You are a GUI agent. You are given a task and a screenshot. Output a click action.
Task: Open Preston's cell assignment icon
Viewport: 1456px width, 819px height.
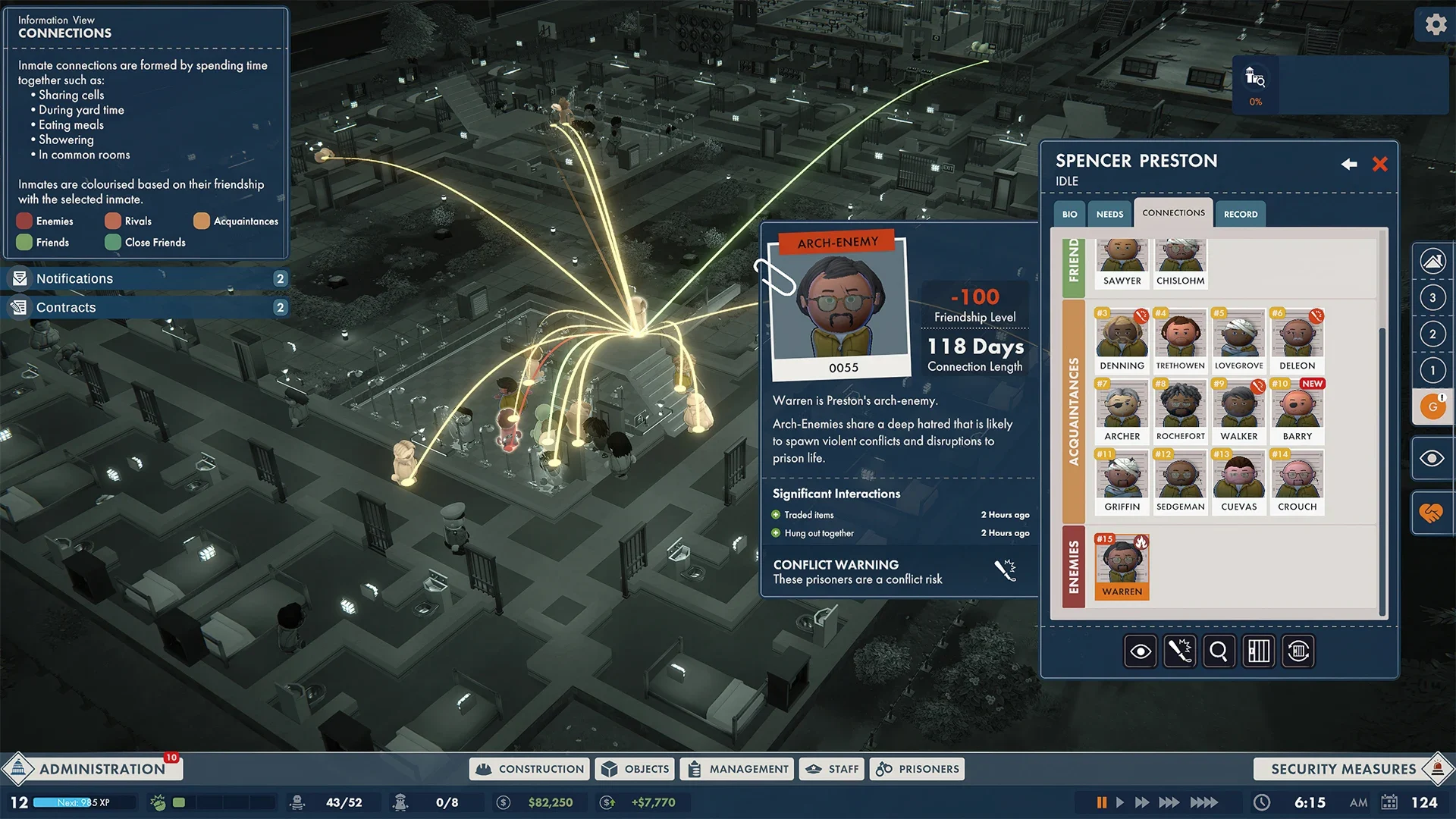[x=1259, y=651]
